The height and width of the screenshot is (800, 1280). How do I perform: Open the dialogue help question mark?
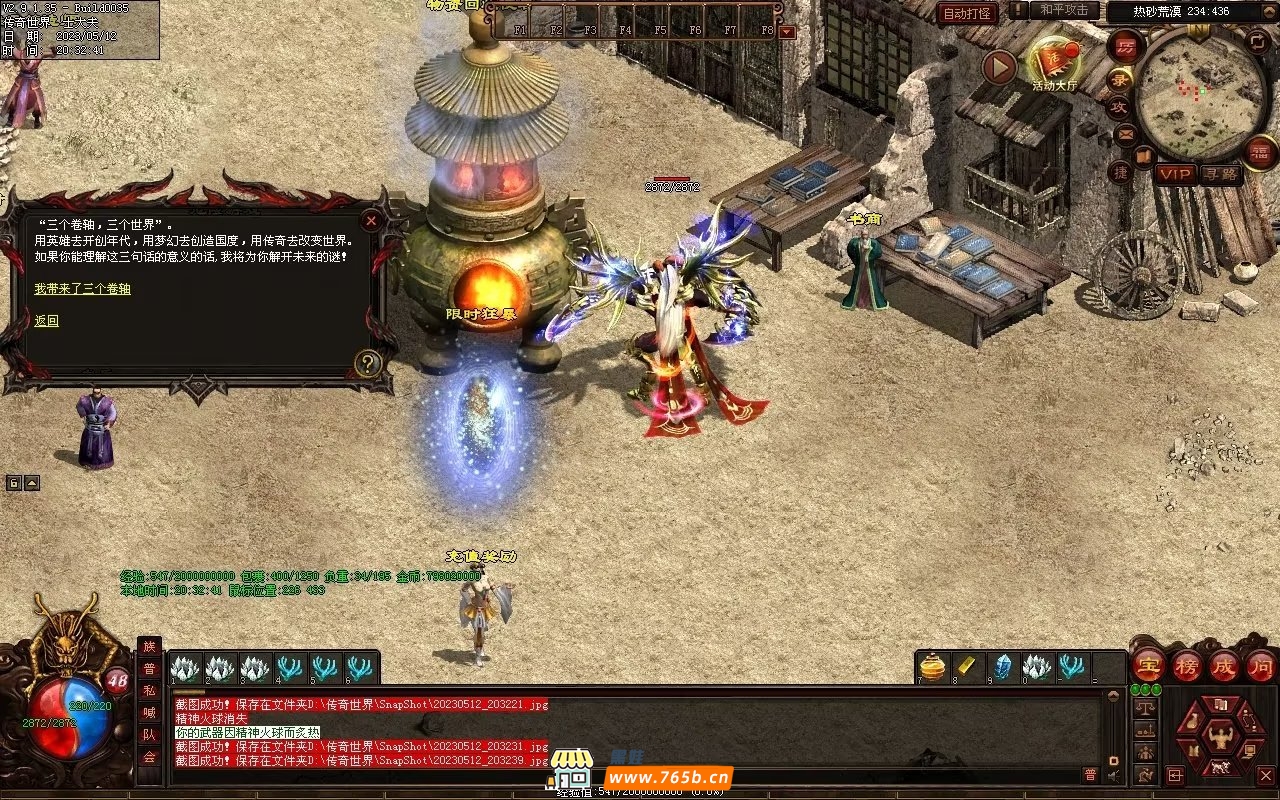(x=368, y=363)
